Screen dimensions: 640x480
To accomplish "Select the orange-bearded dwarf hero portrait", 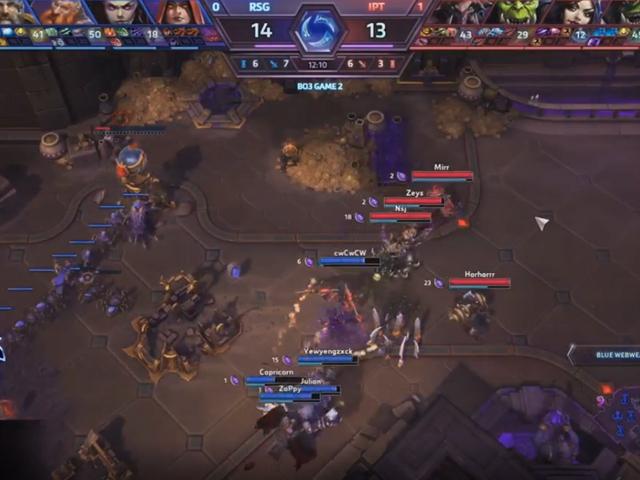I will point(67,12).
